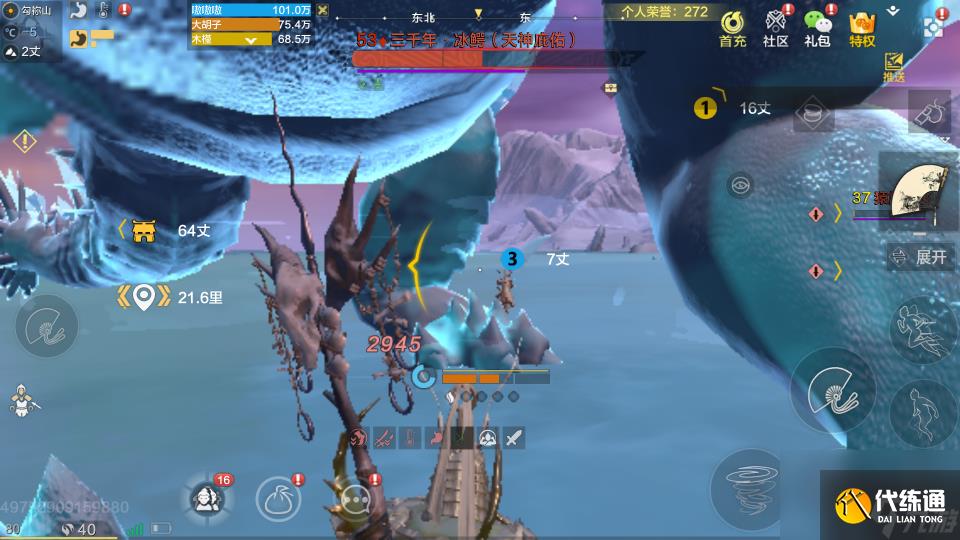Open the friends icon with 16 badge
This screenshot has width=960, height=540.
coord(207,497)
